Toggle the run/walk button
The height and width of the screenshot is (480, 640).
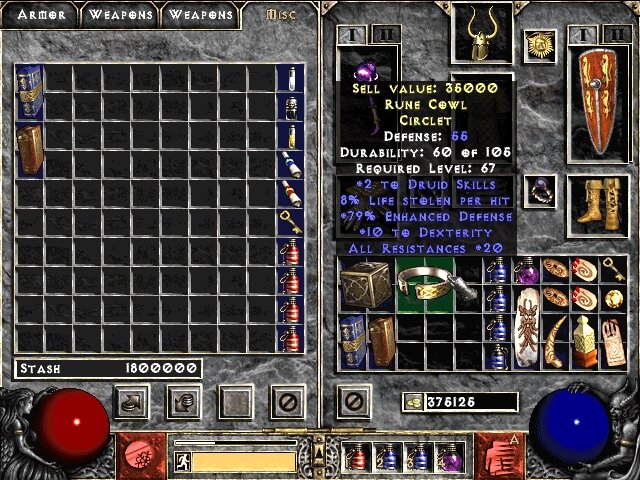coord(182,461)
